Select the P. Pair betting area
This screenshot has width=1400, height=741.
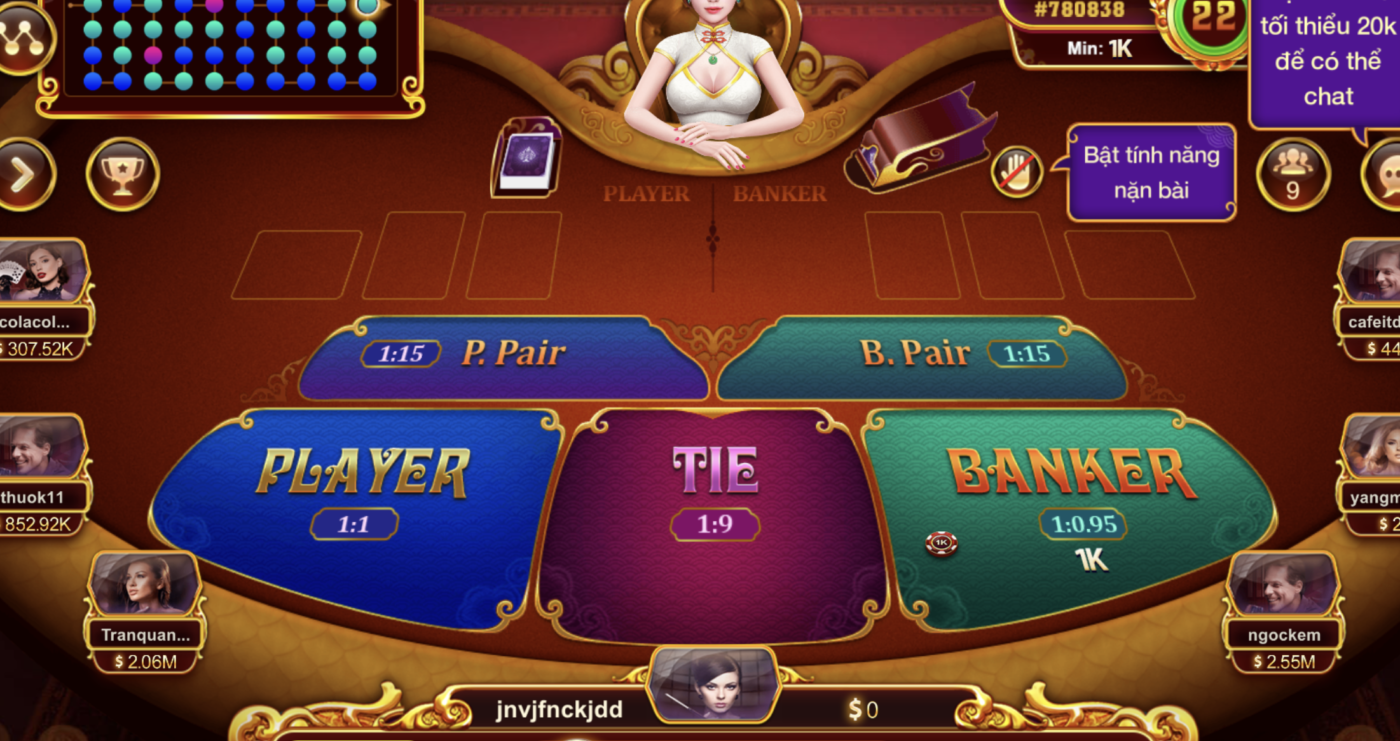click(x=500, y=352)
